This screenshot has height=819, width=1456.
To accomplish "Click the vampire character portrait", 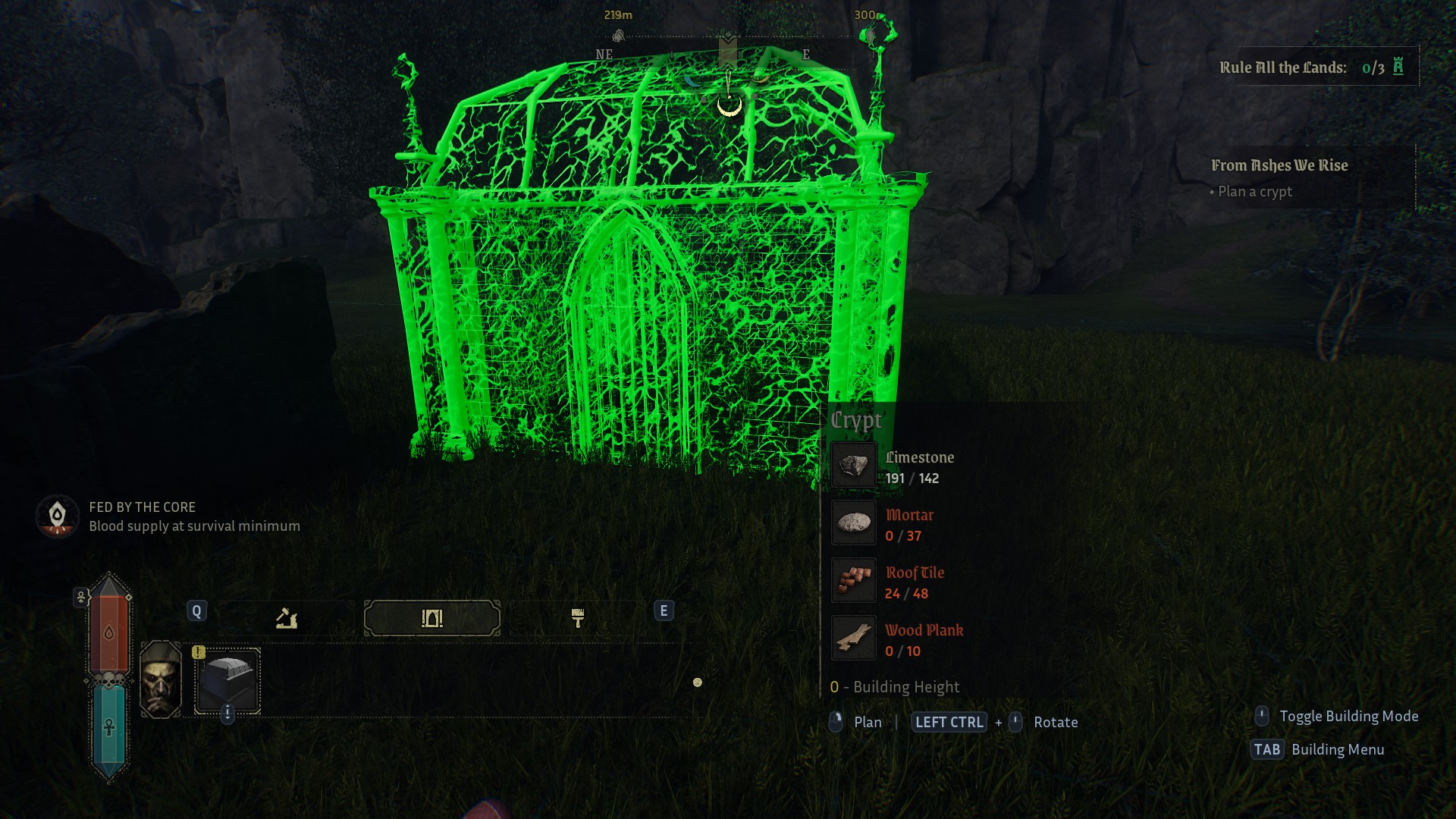I will [161, 679].
